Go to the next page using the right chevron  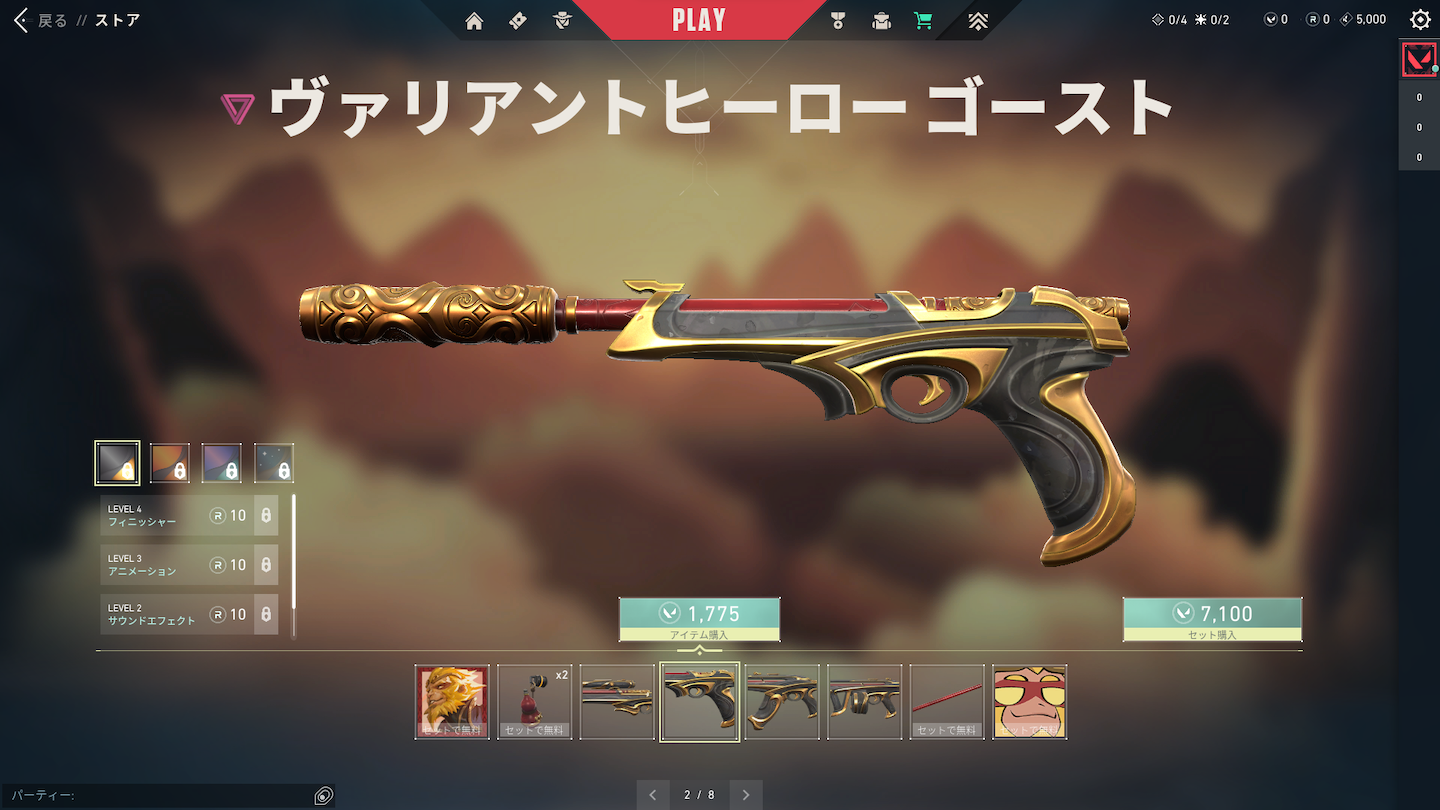[x=745, y=794]
